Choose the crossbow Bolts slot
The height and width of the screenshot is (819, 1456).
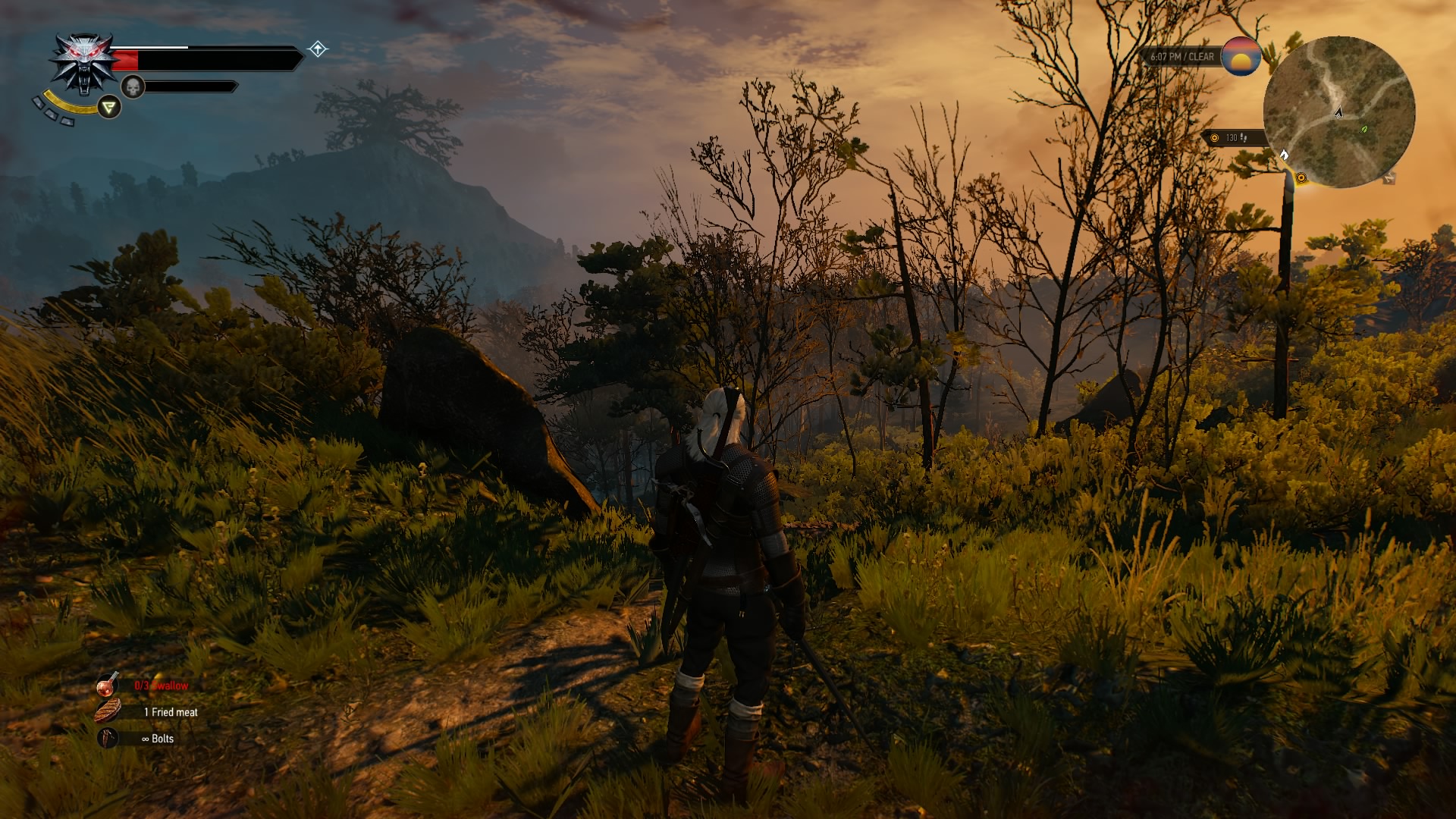coord(108,738)
